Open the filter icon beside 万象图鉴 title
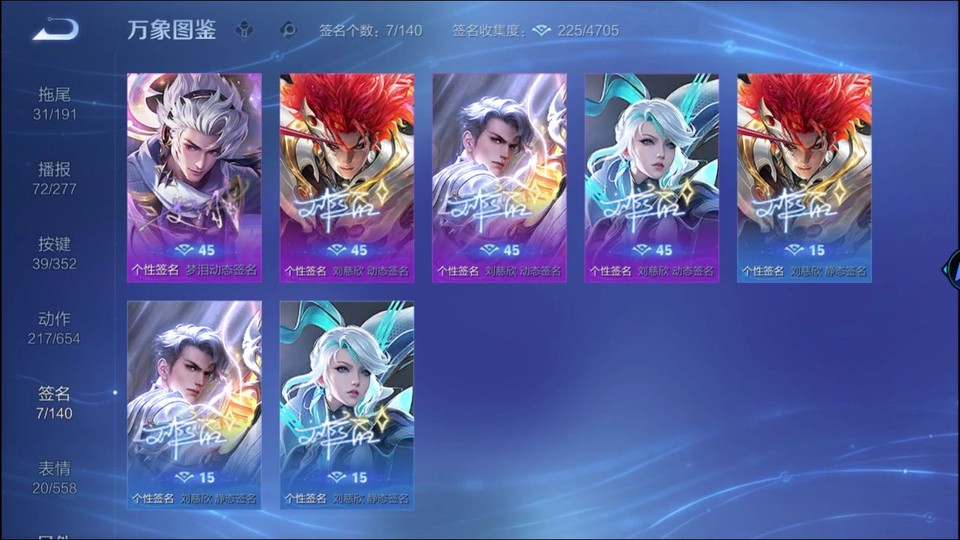 (x=245, y=30)
